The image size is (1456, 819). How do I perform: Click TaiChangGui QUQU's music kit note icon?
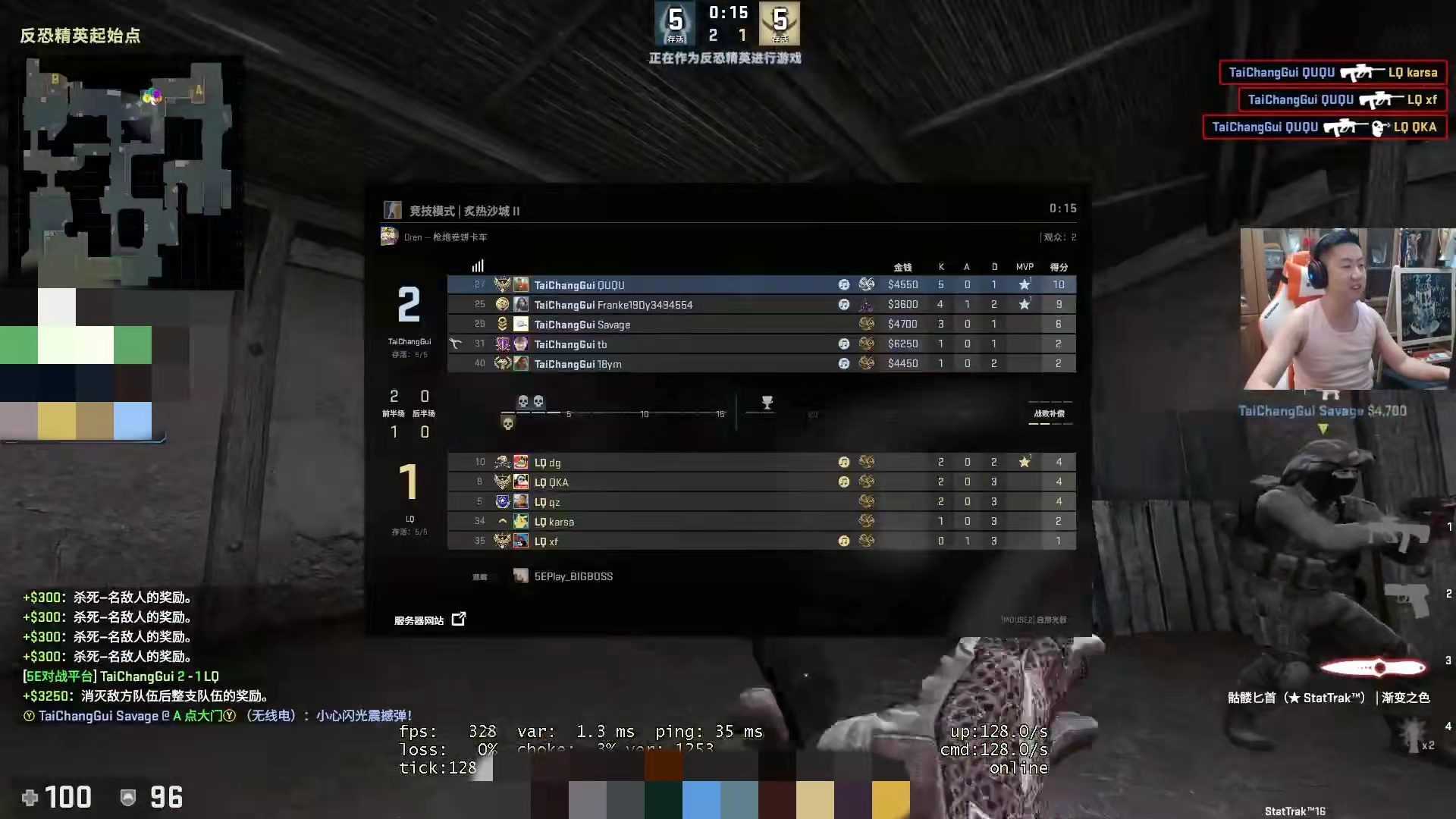click(x=844, y=284)
